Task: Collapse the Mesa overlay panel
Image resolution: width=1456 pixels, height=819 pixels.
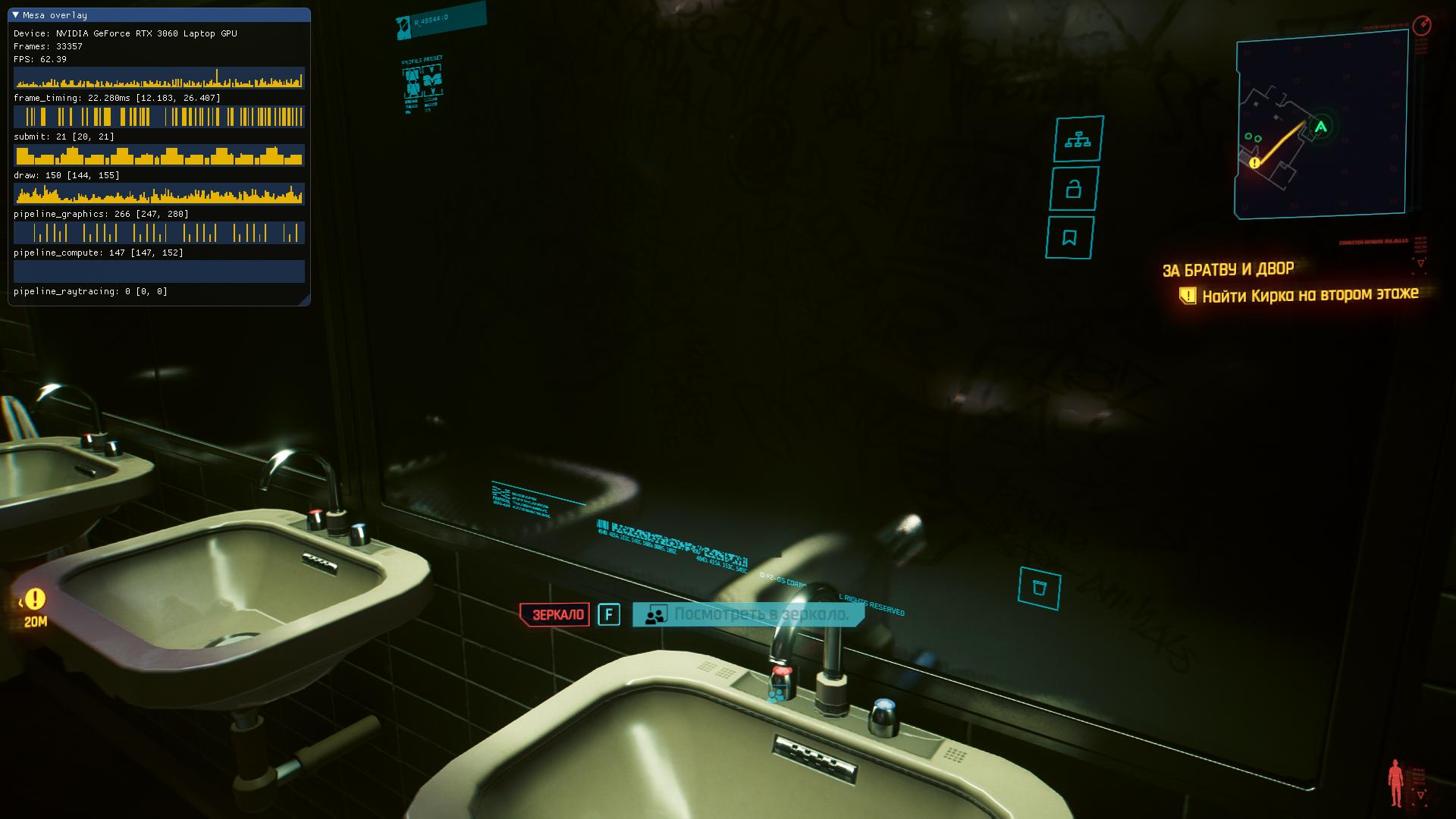Action: pyautogui.click(x=16, y=15)
